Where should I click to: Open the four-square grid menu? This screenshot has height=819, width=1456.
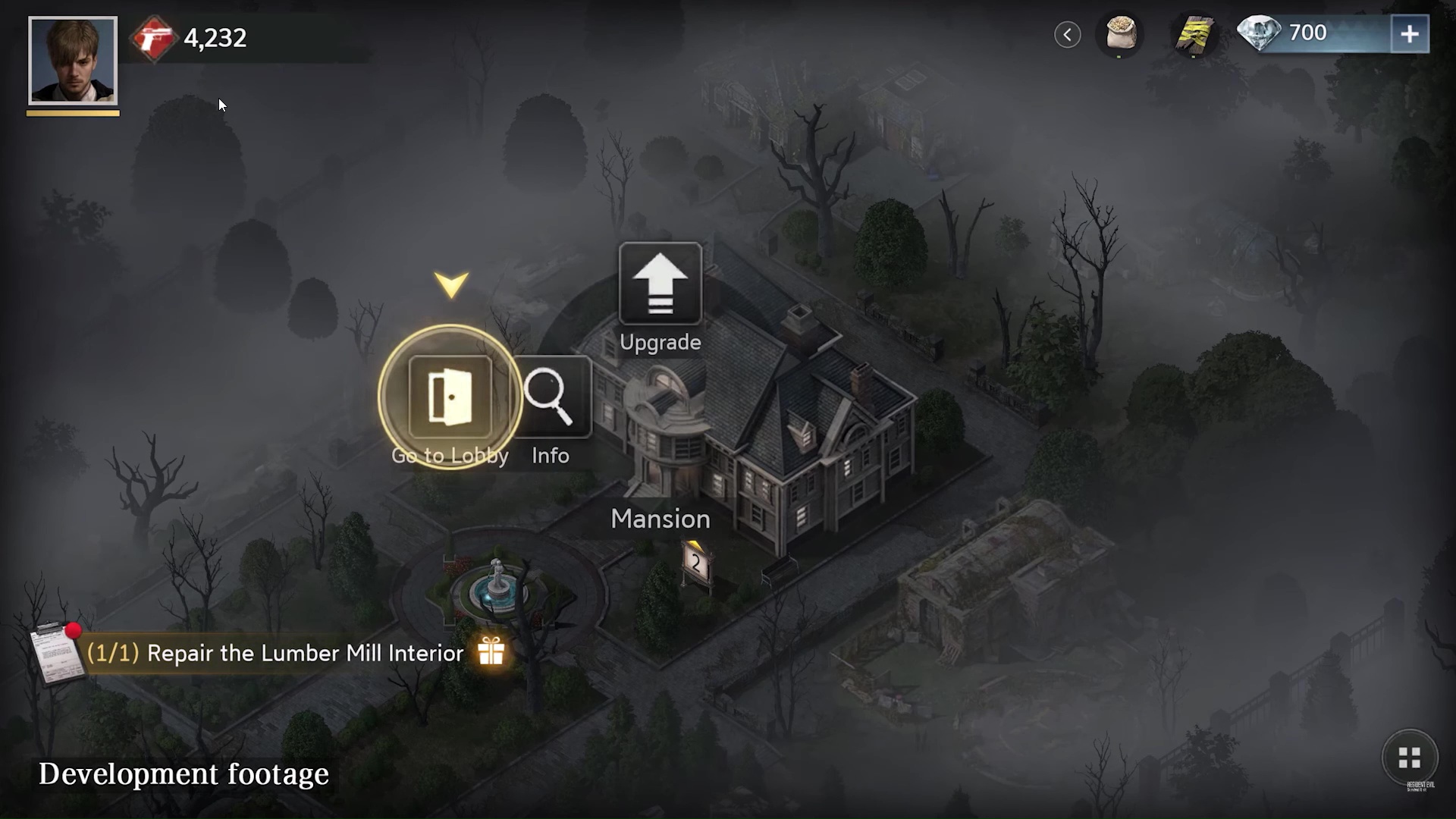[x=1409, y=757]
